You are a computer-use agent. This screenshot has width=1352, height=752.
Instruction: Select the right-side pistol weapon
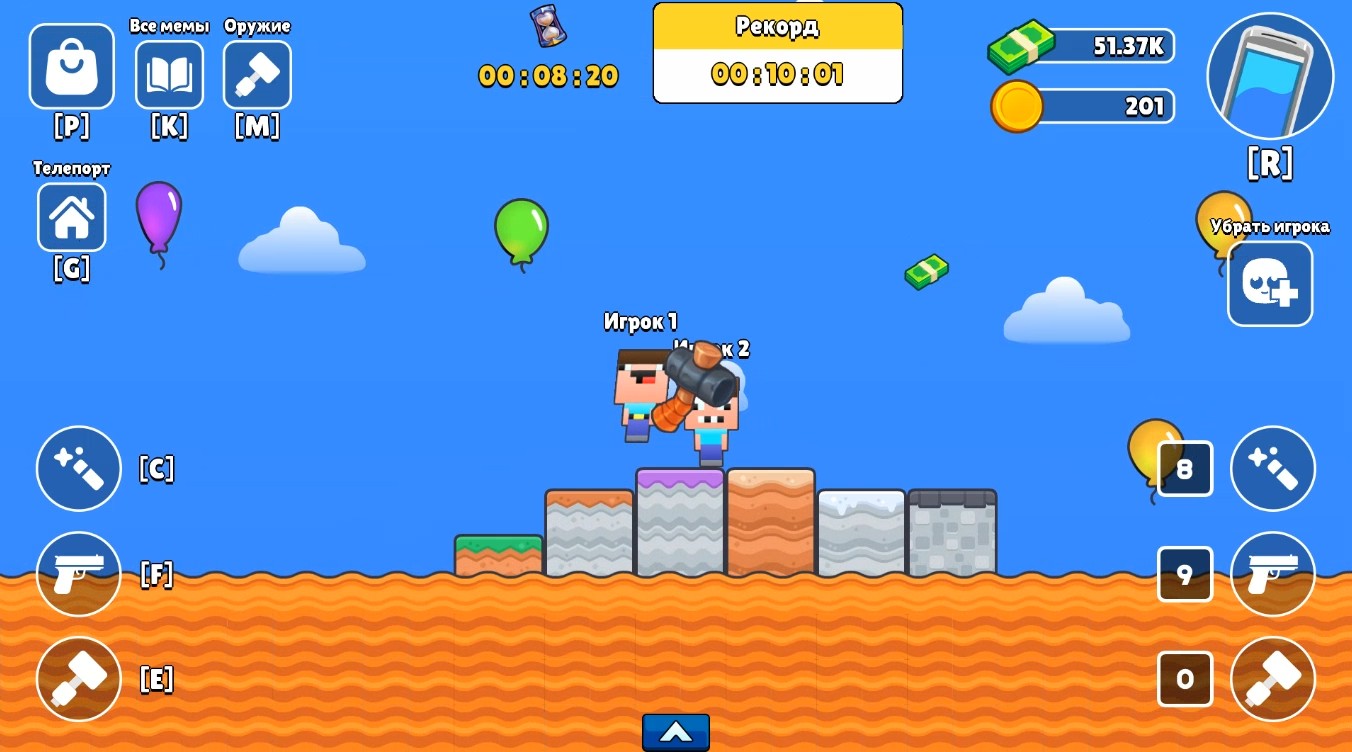tap(1272, 574)
